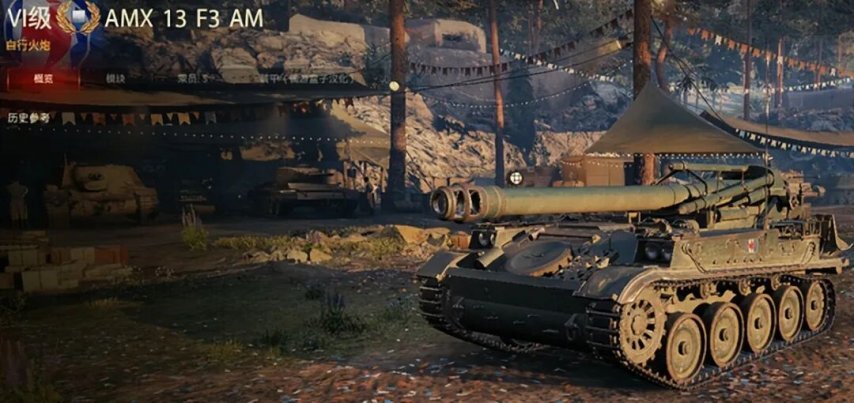Open the 历史参考 historical reference section
The image size is (854, 403).
click(x=27, y=118)
